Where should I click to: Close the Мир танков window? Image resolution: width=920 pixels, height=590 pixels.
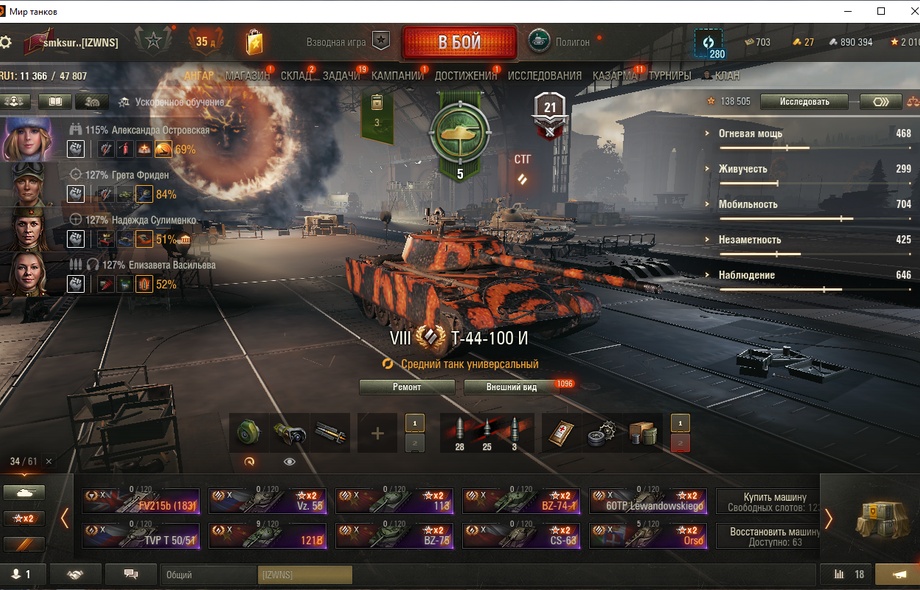[x=904, y=11]
